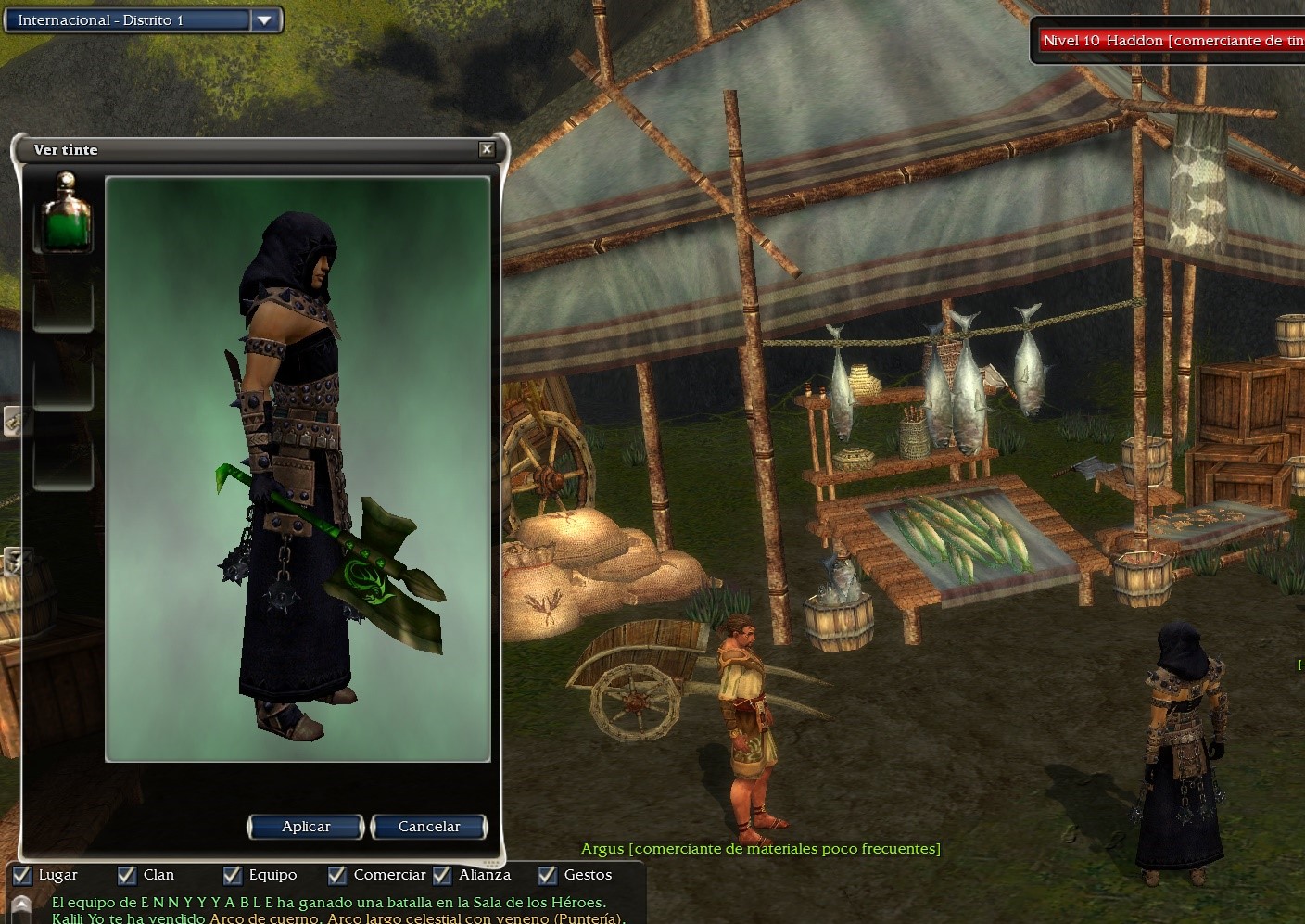Screen dimensions: 1305x924
Task: Open the Internacional - Distrito 1 dropdown
Action: 265,20
